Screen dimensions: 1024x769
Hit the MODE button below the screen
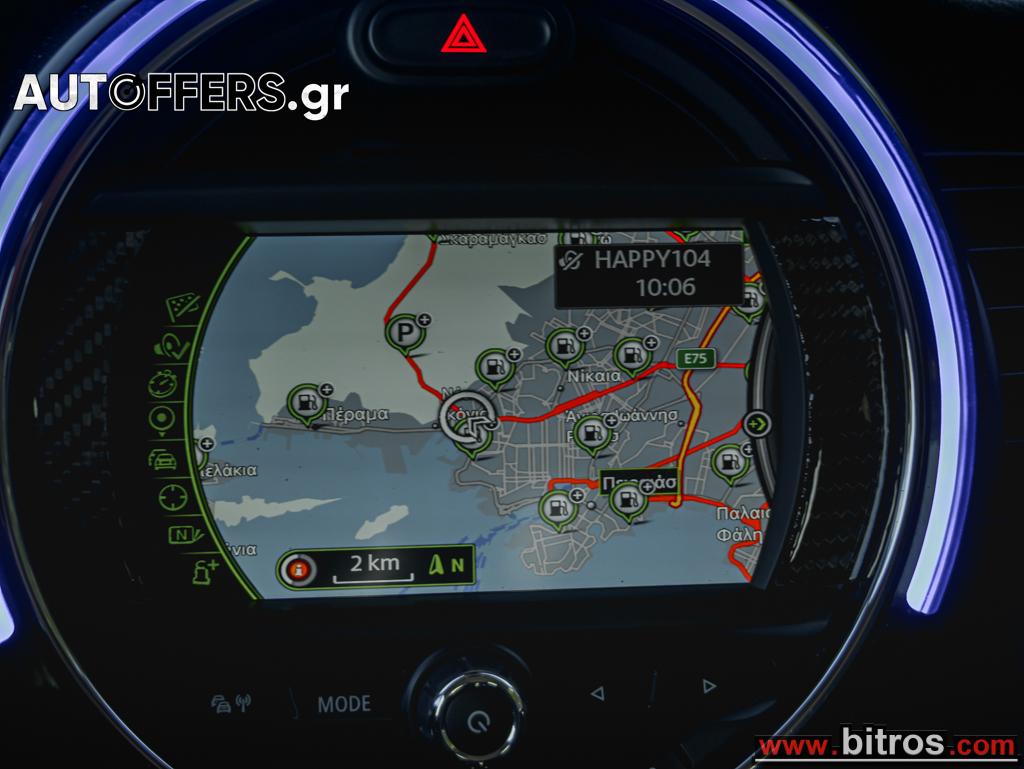coord(344,704)
